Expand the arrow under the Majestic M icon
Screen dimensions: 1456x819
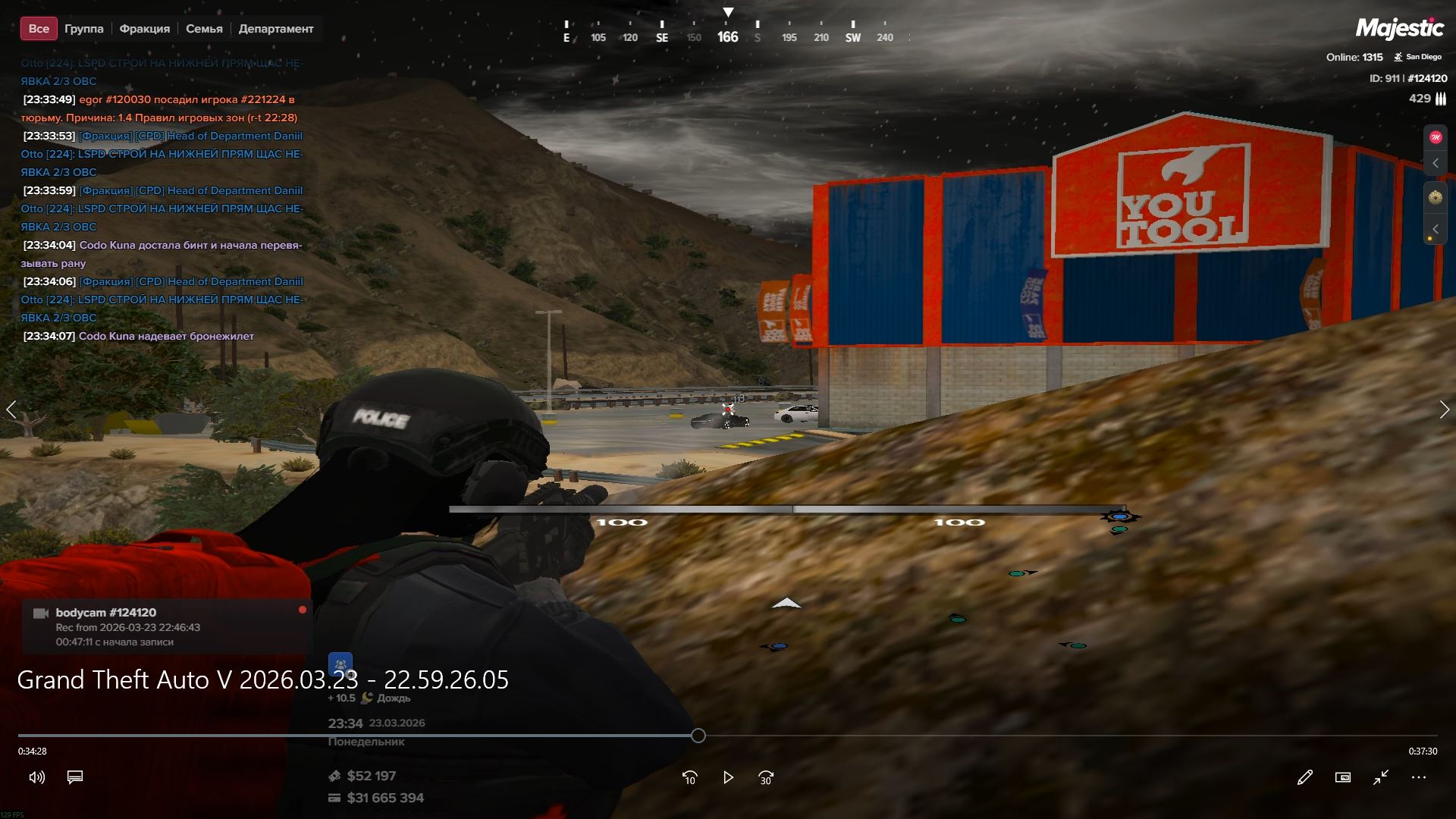(x=1435, y=163)
